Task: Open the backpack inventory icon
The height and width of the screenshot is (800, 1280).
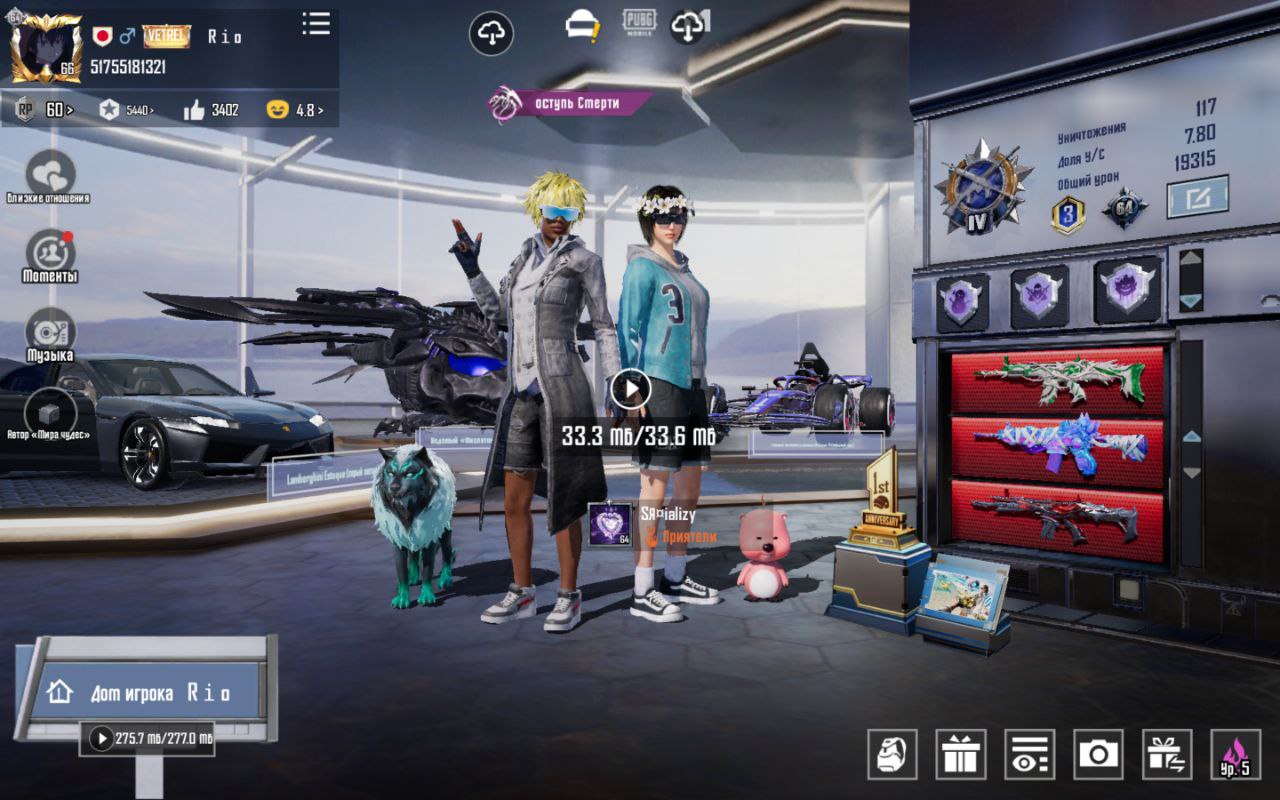Action: tap(892, 754)
